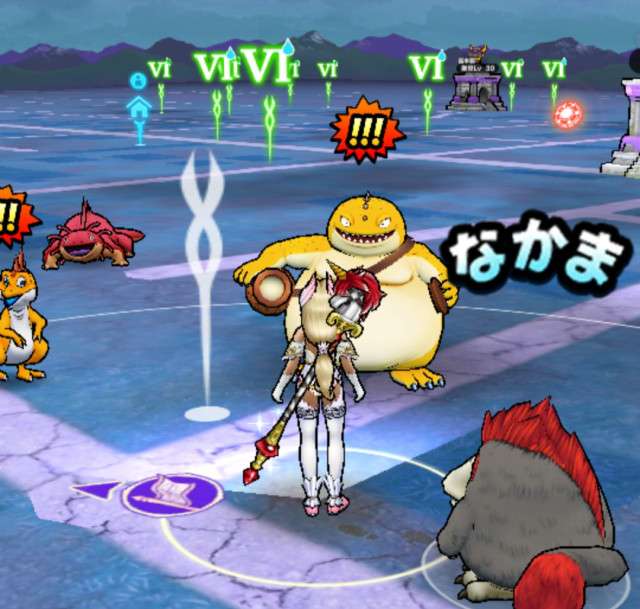Tap the red !!! alert above yellow monster
Viewport: 640px width, 609px height.
pos(367,130)
